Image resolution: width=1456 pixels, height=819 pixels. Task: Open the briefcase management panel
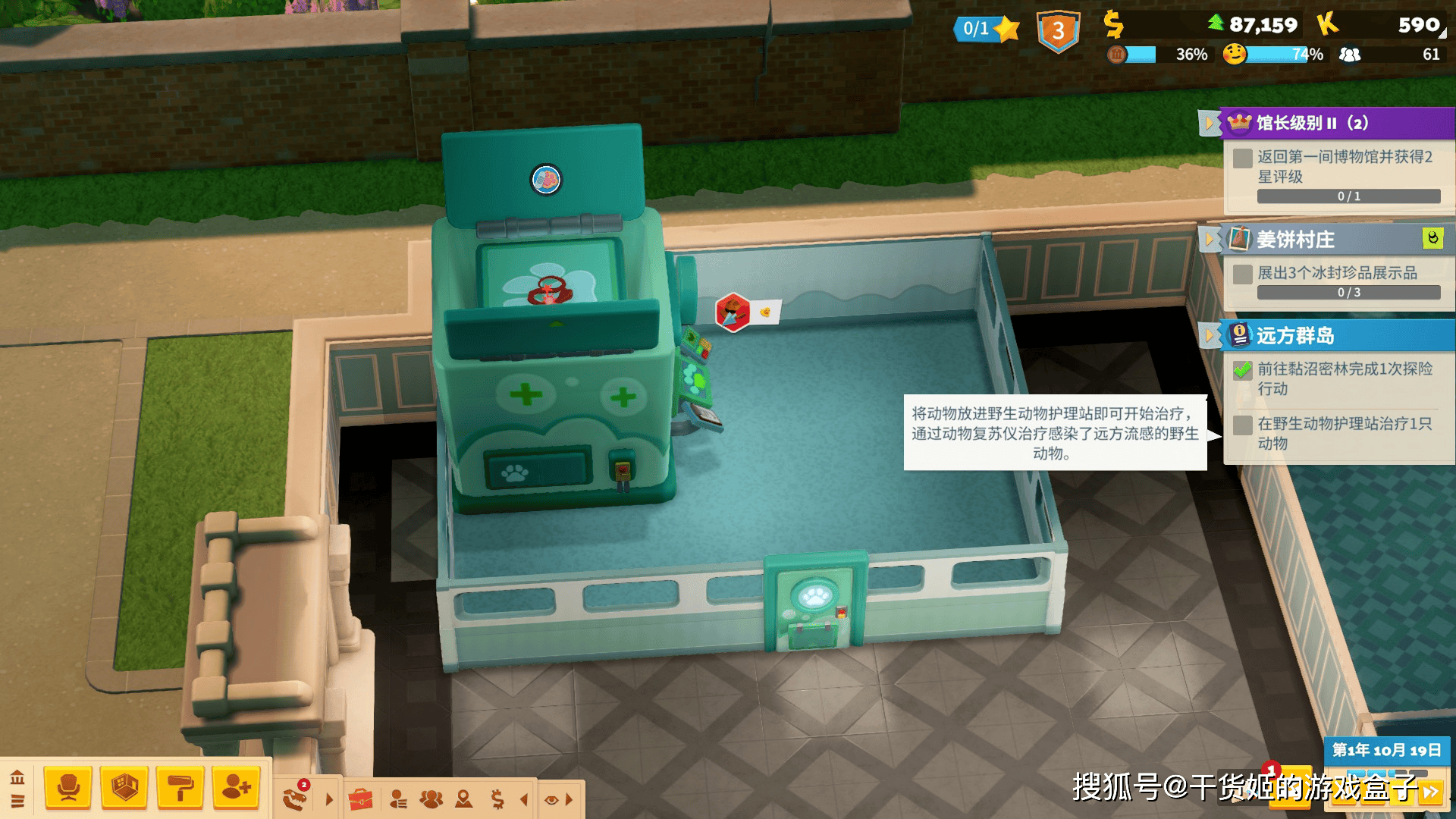(x=362, y=797)
